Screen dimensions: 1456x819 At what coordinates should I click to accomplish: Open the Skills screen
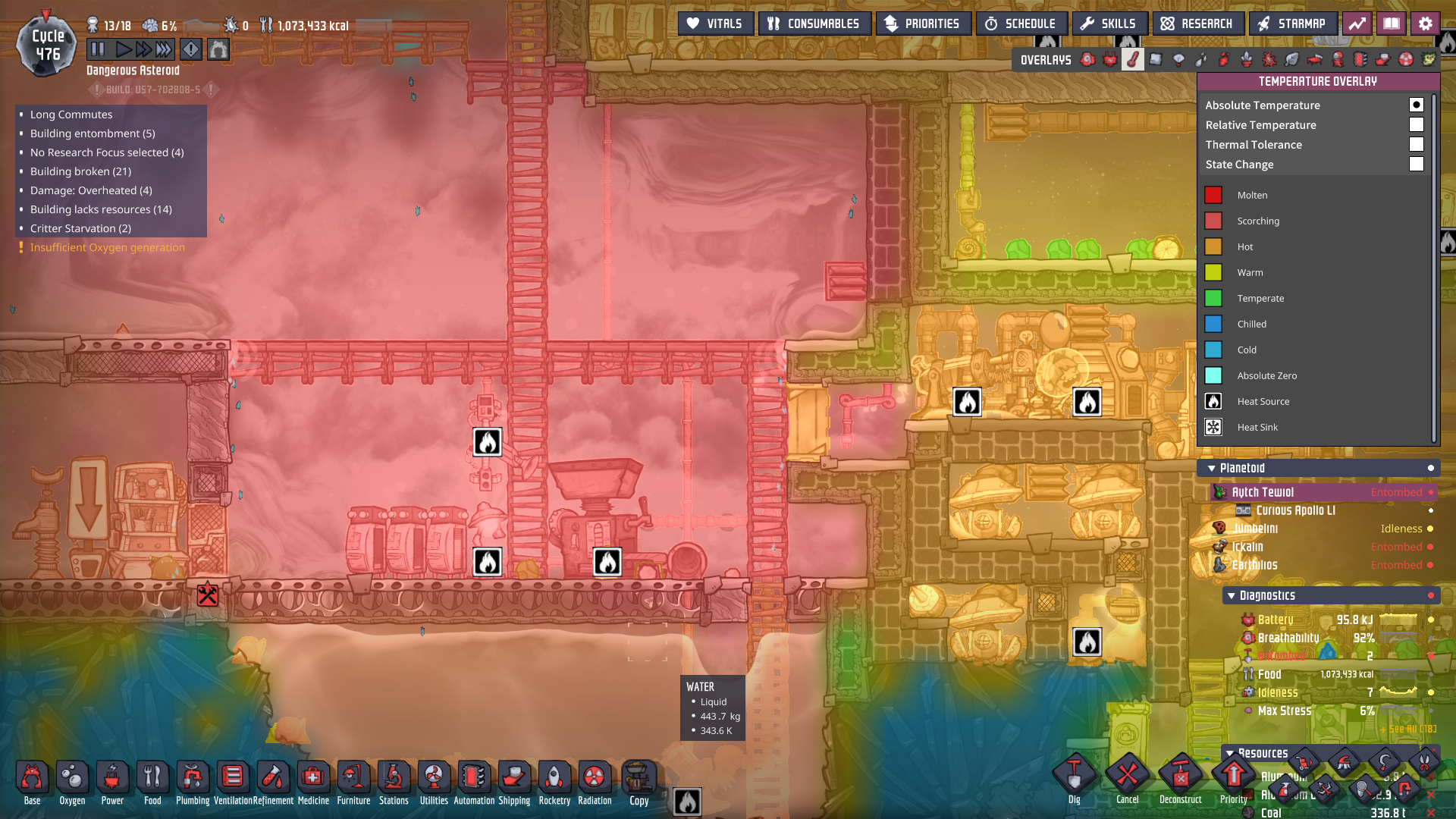point(1108,24)
